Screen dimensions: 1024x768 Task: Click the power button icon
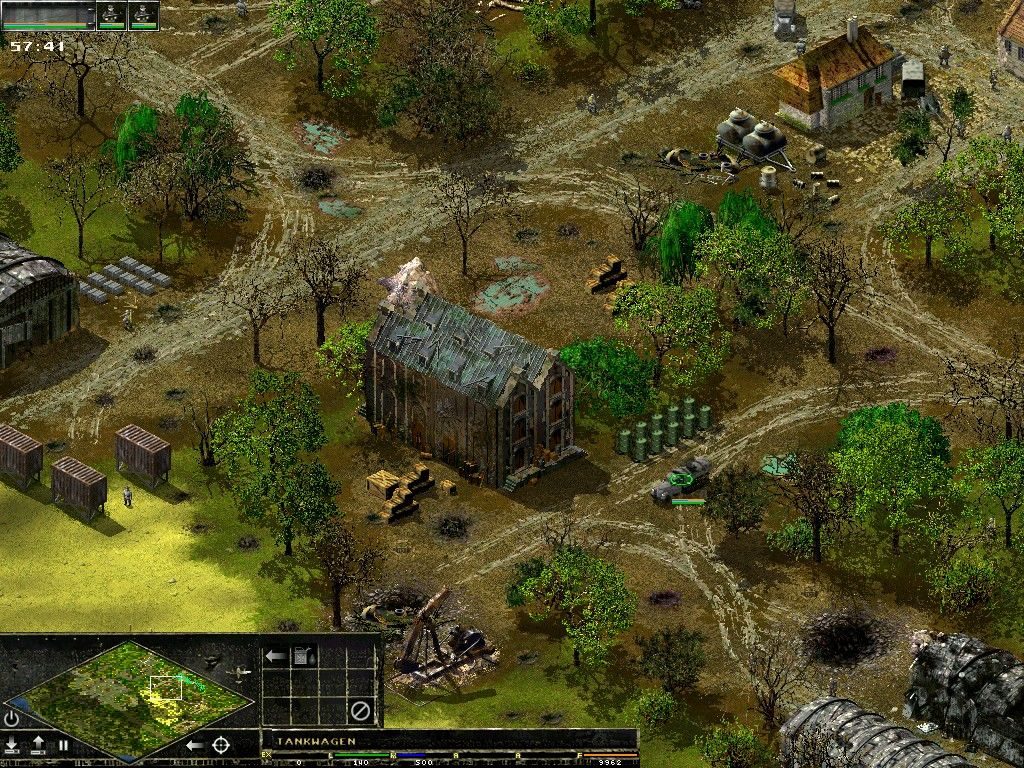(11, 718)
